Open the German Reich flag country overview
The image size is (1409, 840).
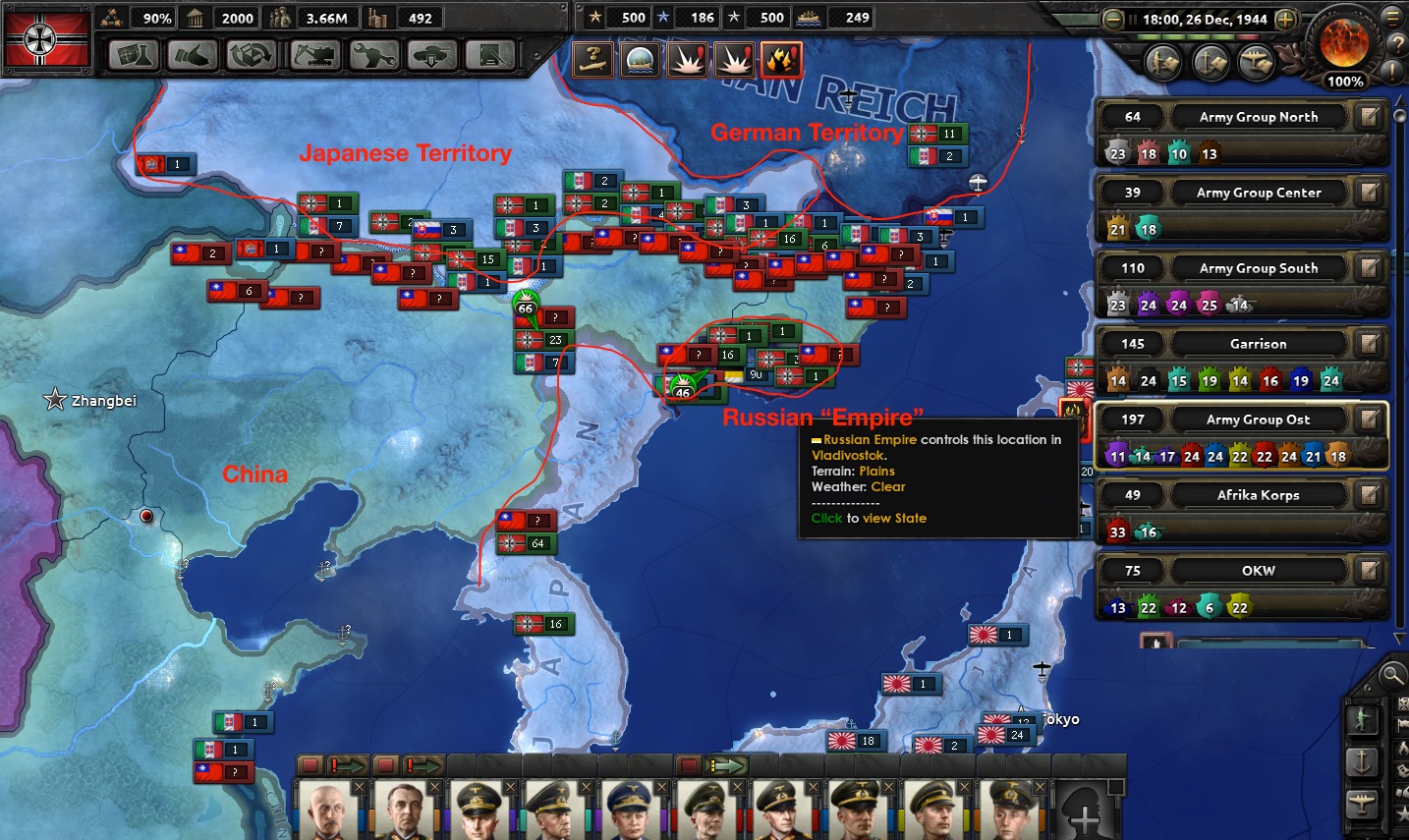[x=46, y=39]
